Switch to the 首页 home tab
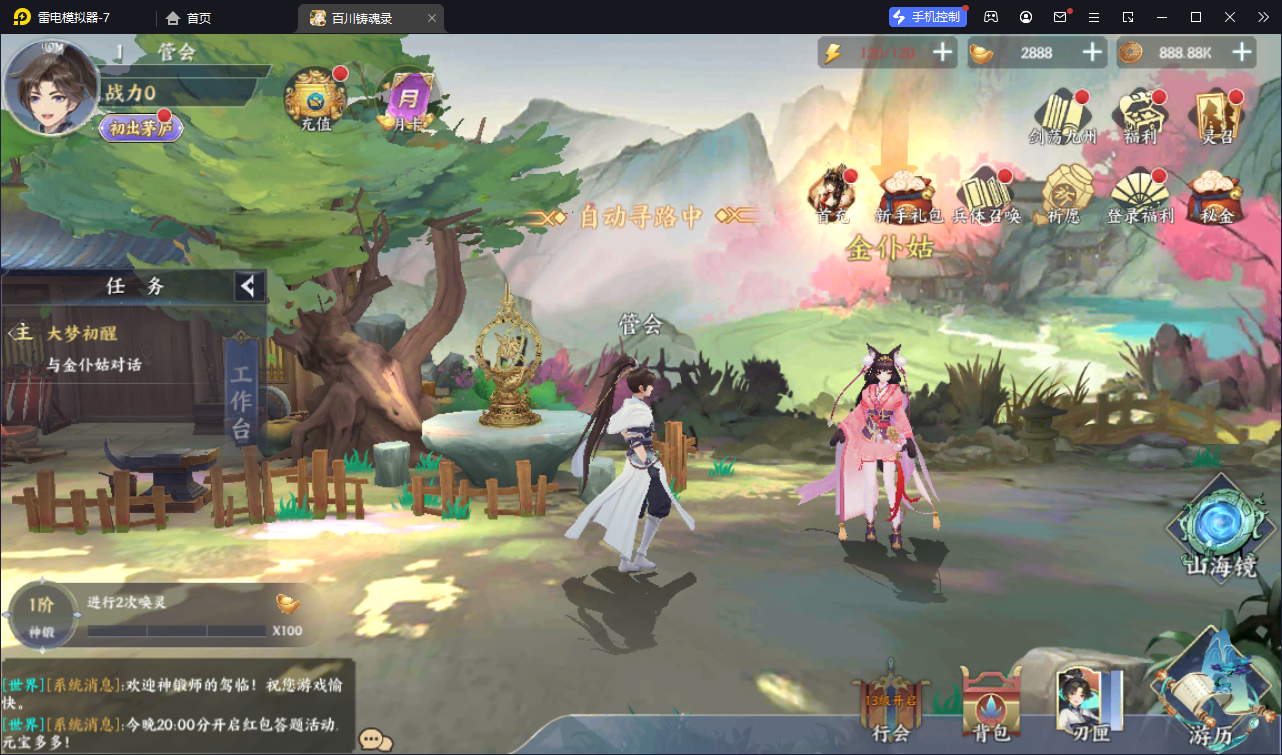 pyautogui.click(x=189, y=18)
